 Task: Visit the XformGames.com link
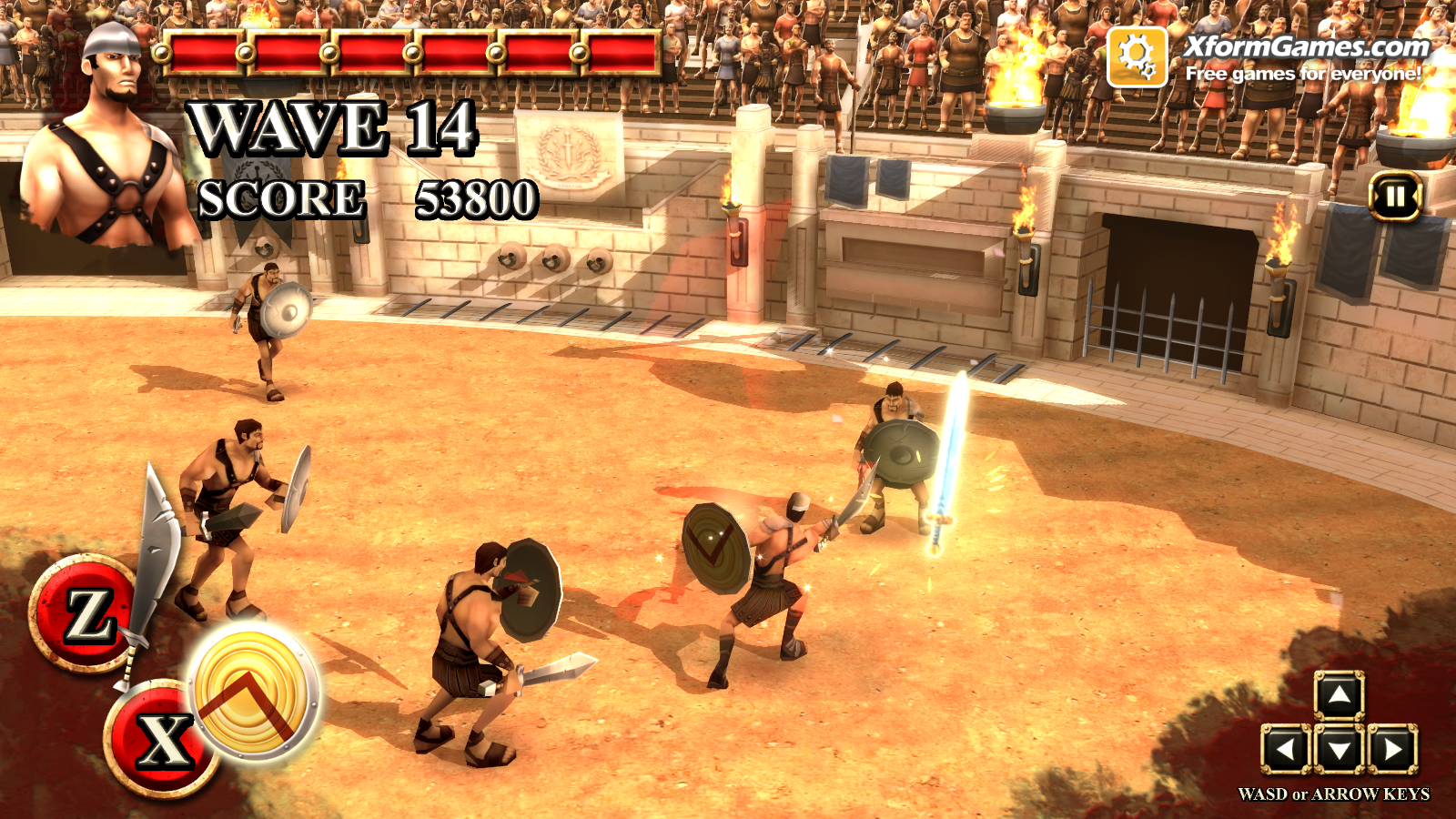(1307, 47)
